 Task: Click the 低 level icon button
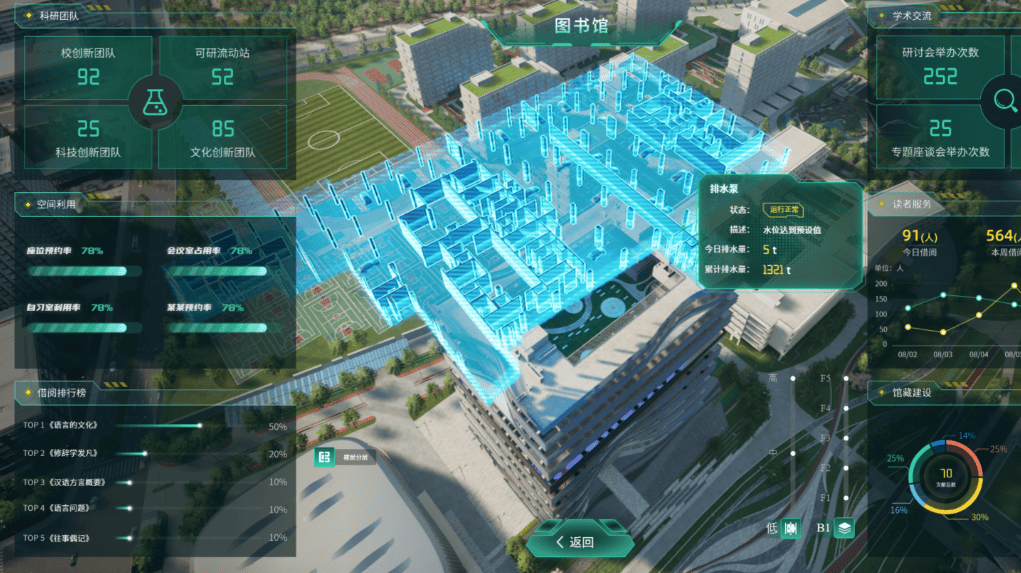(x=790, y=528)
